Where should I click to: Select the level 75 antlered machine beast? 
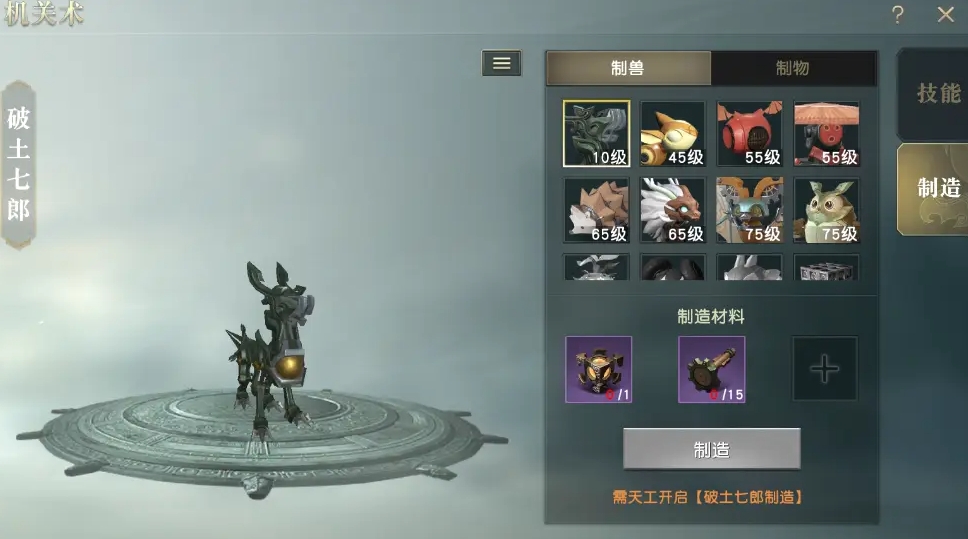750,210
